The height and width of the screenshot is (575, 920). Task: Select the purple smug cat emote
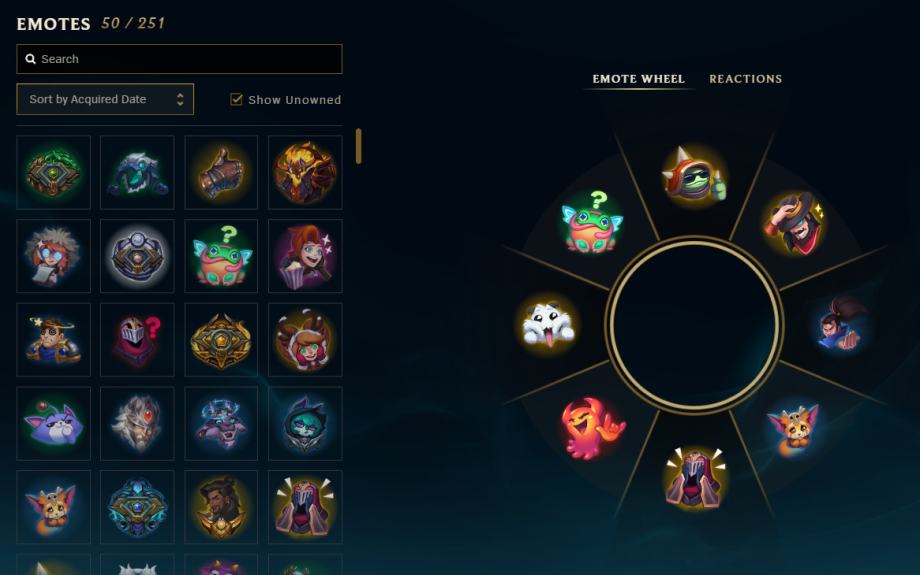click(x=53, y=424)
